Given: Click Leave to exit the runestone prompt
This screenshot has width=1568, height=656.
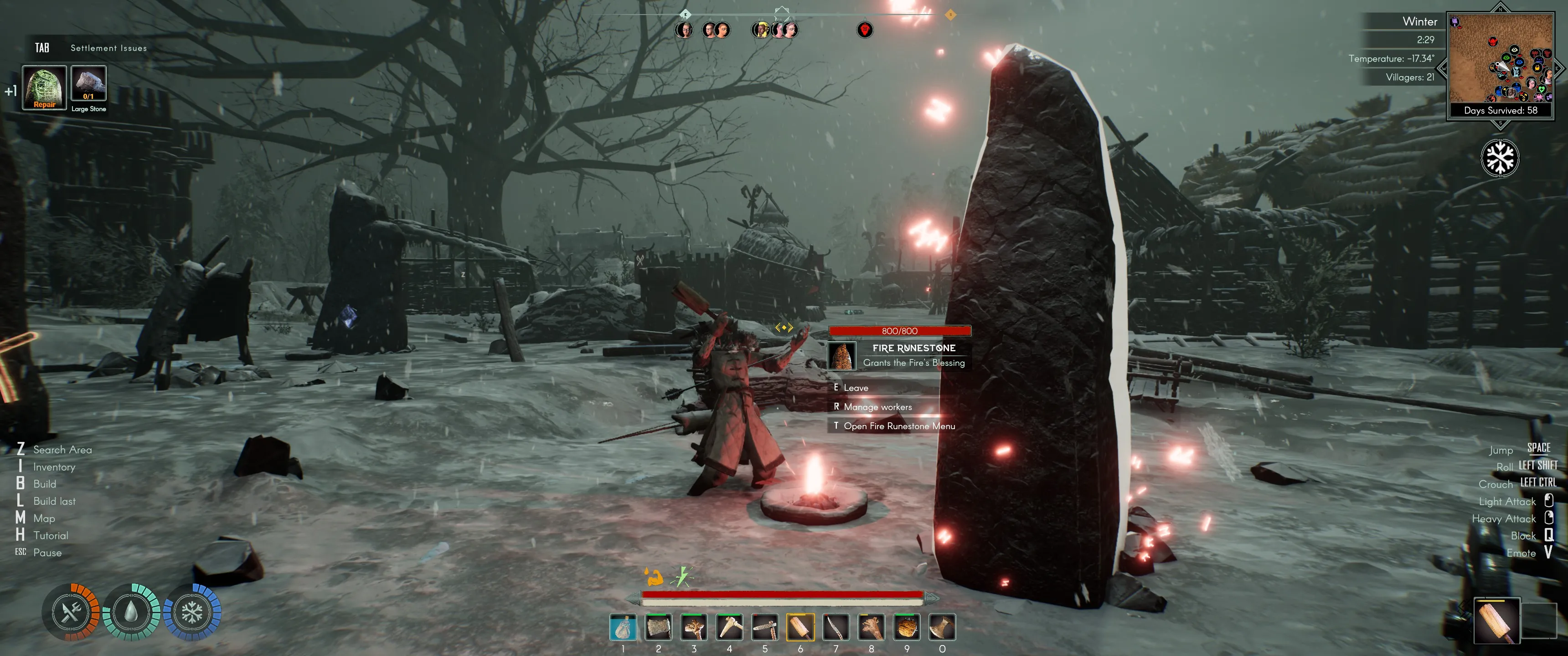Looking at the screenshot, I should pyautogui.click(x=856, y=388).
